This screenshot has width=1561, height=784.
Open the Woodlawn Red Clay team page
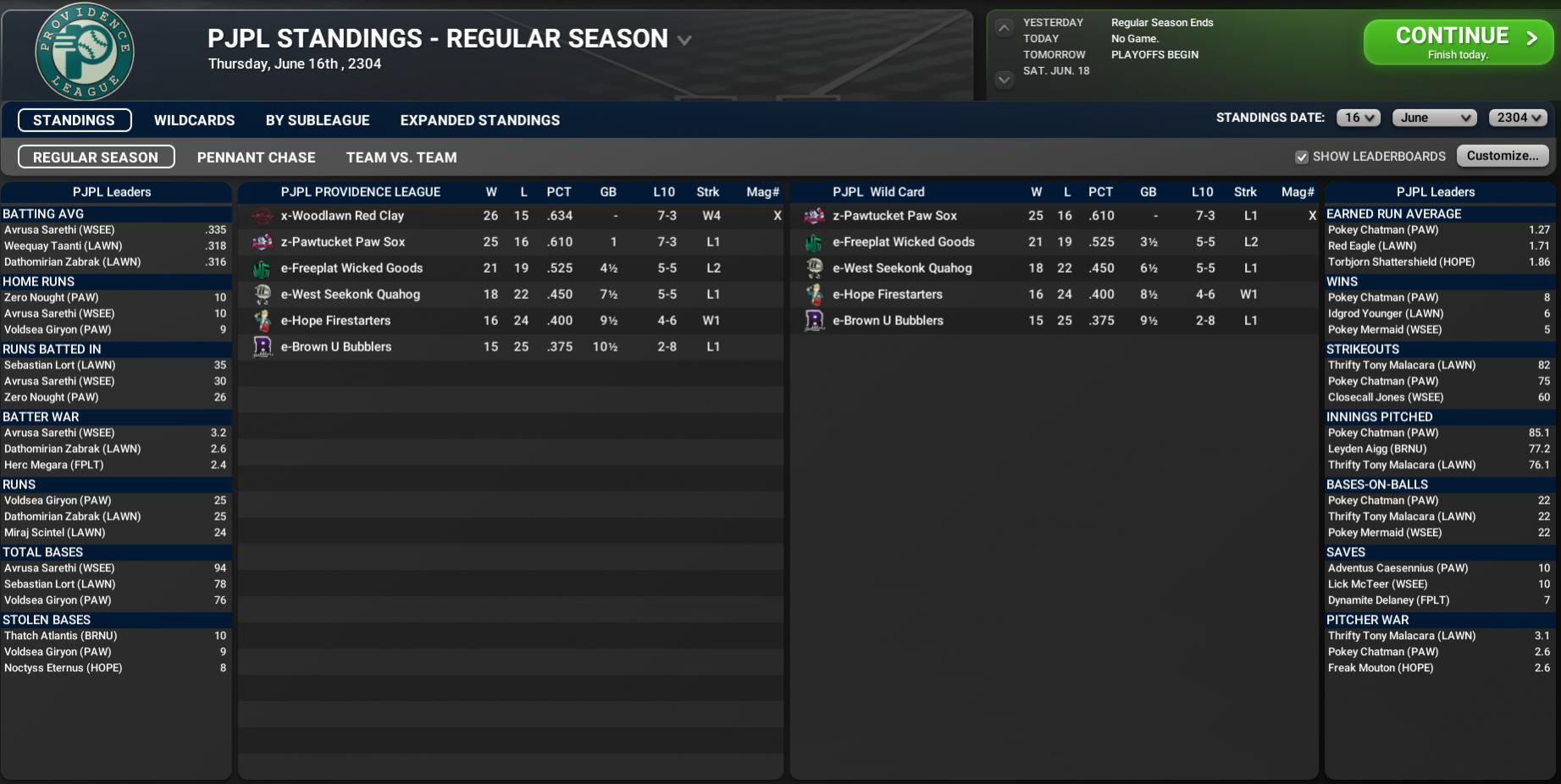point(342,216)
